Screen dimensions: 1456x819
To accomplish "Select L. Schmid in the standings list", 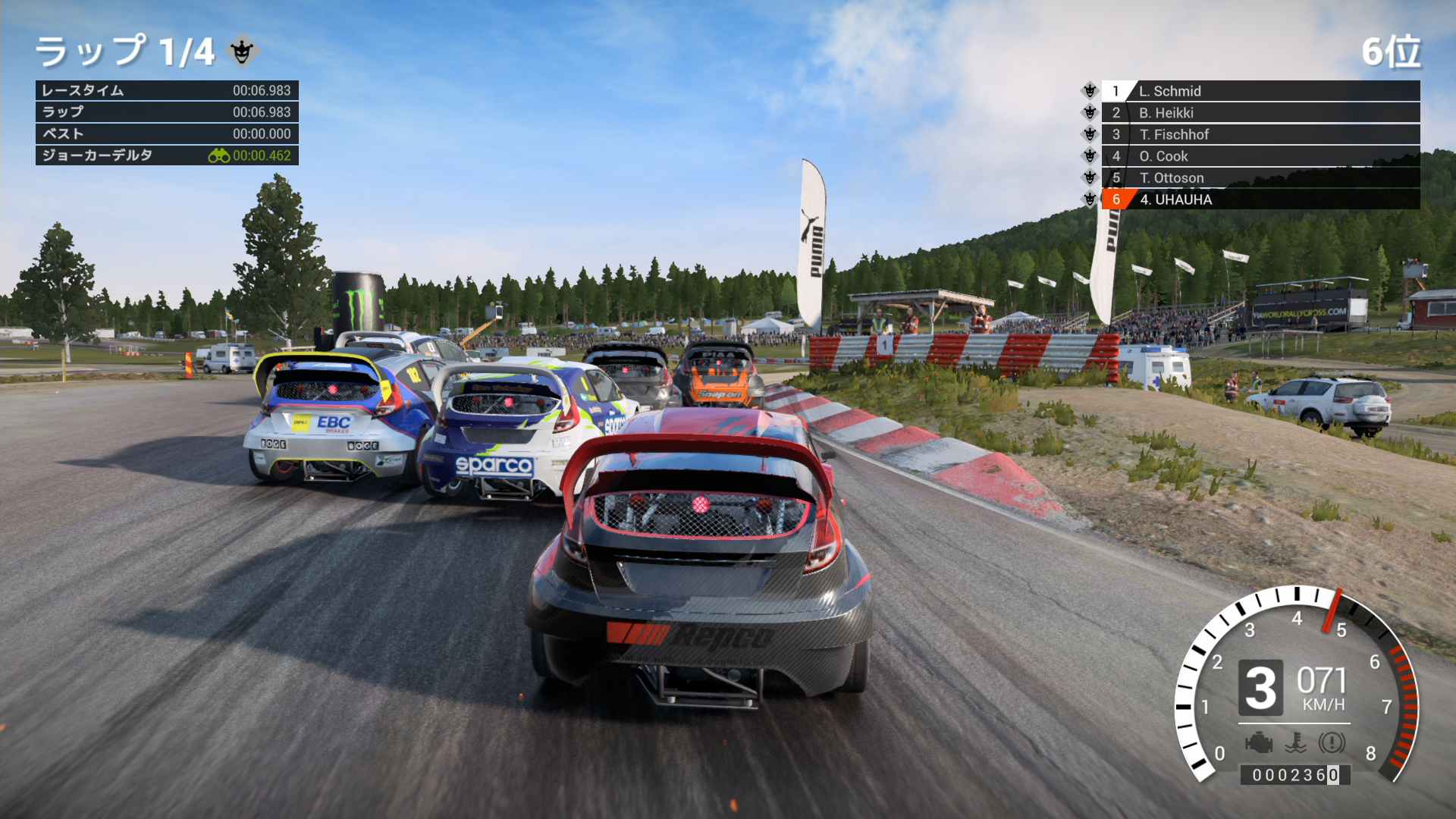I will coord(1259,91).
